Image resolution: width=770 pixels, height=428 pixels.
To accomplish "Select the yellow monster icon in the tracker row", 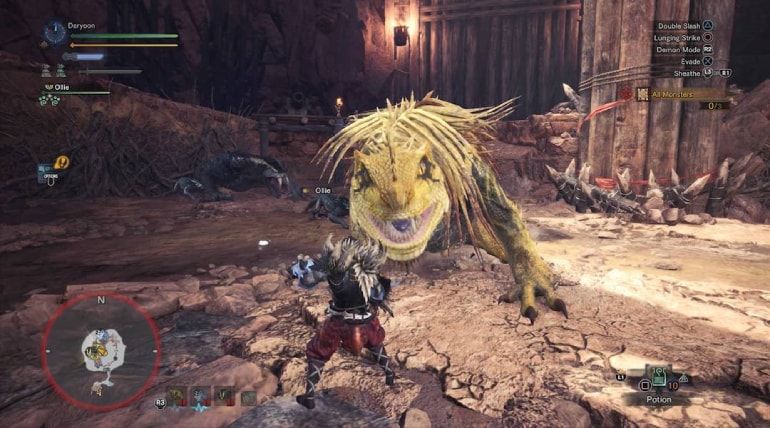I will tap(177, 396).
